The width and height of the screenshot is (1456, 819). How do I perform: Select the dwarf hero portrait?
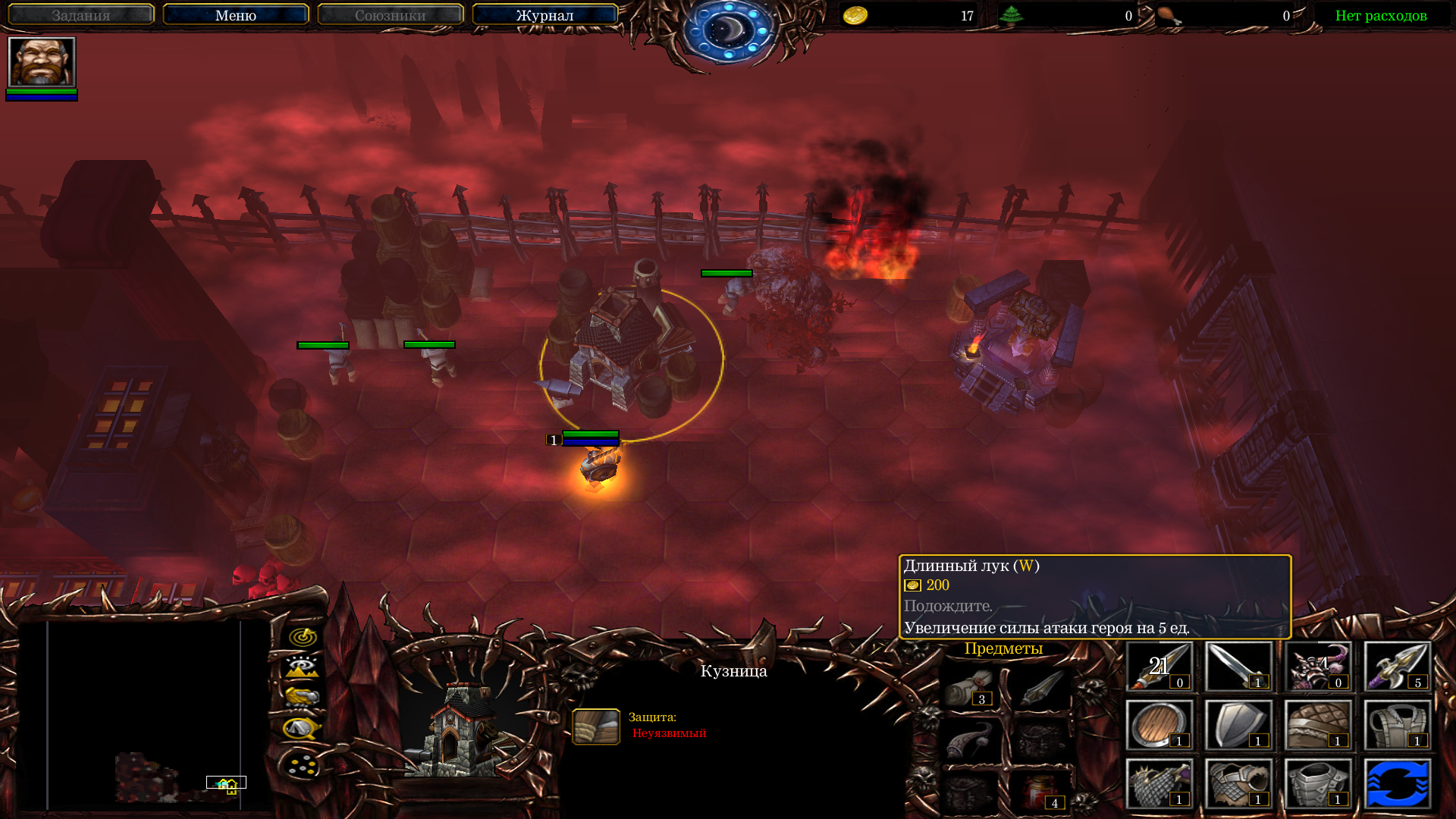(42, 62)
